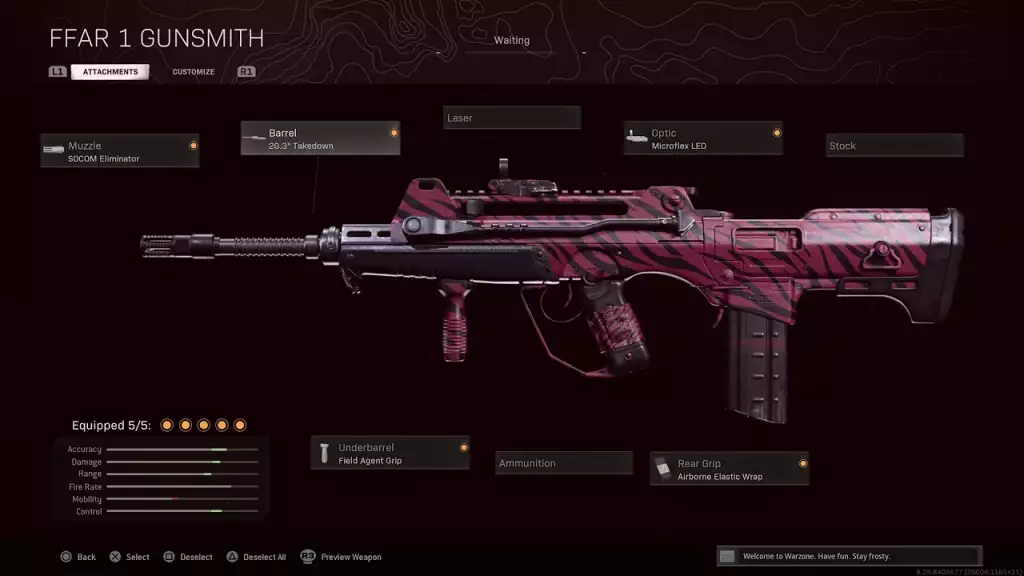Click the Welcome to Warzone chat box
Image resolution: width=1024 pixels, height=576 pixels.
[x=849, y=556]
